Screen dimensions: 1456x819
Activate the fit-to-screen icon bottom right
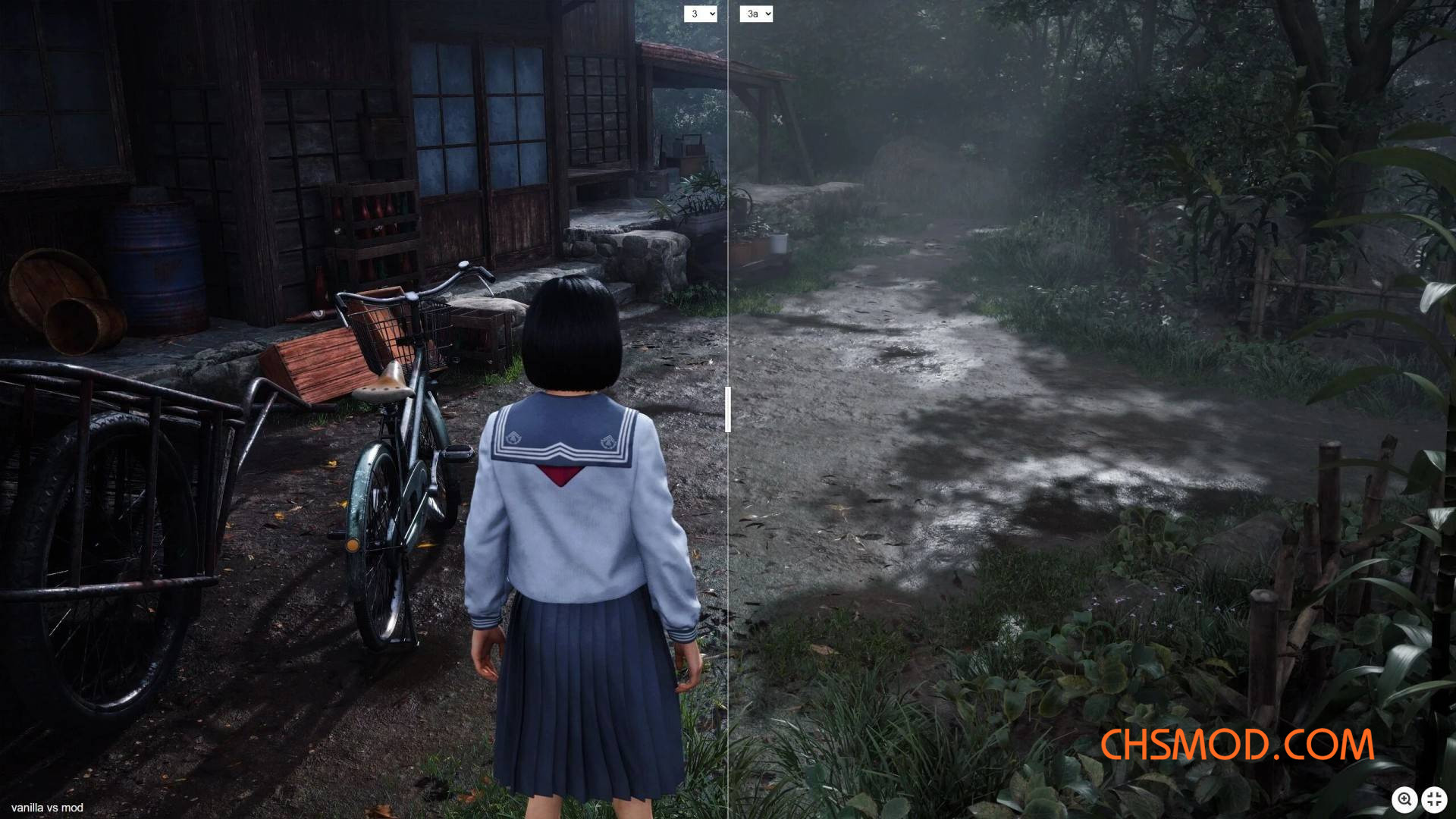1434,799
